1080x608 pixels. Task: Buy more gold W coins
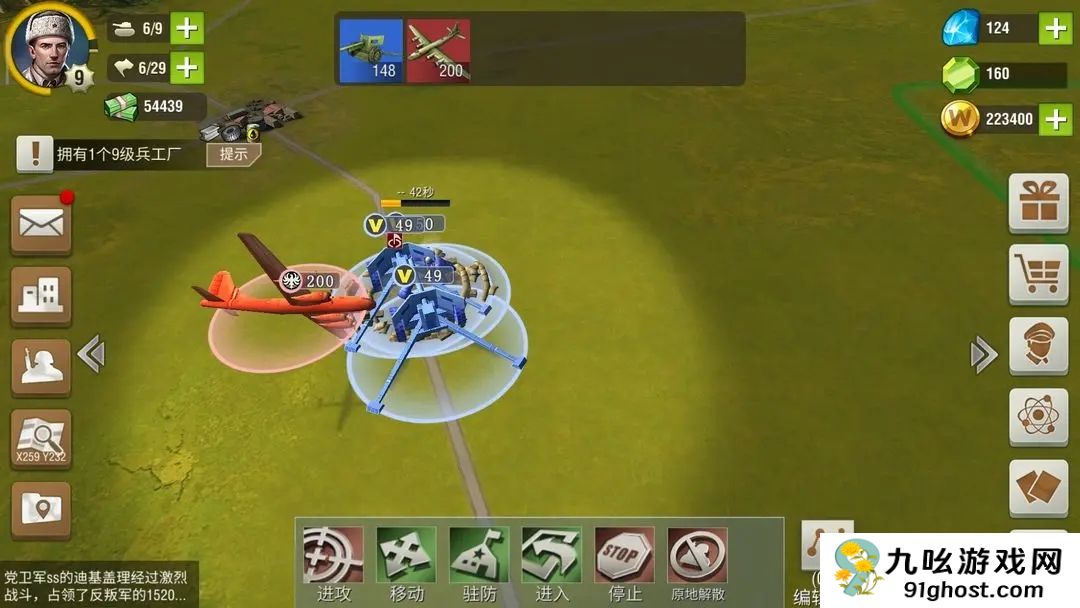pyautogui.click(x=1055, y=120)
